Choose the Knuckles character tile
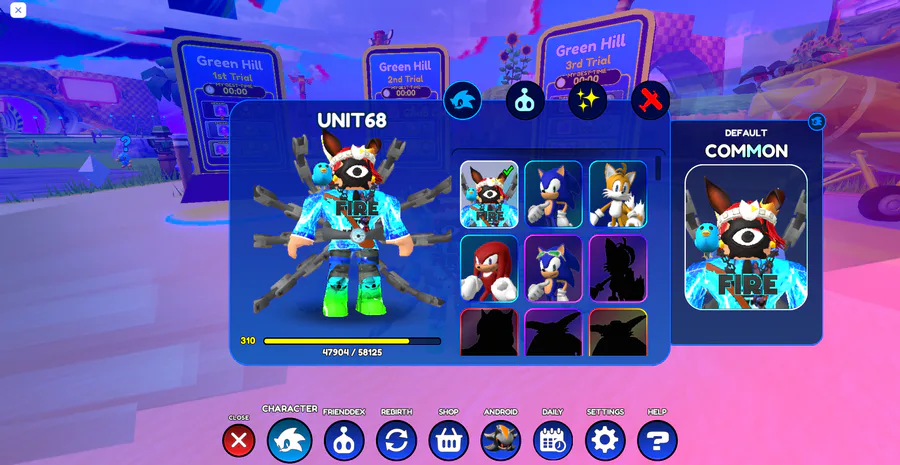The height and width of the screenshot is (465, 900). pyautogui.click(x=489, y=268)
